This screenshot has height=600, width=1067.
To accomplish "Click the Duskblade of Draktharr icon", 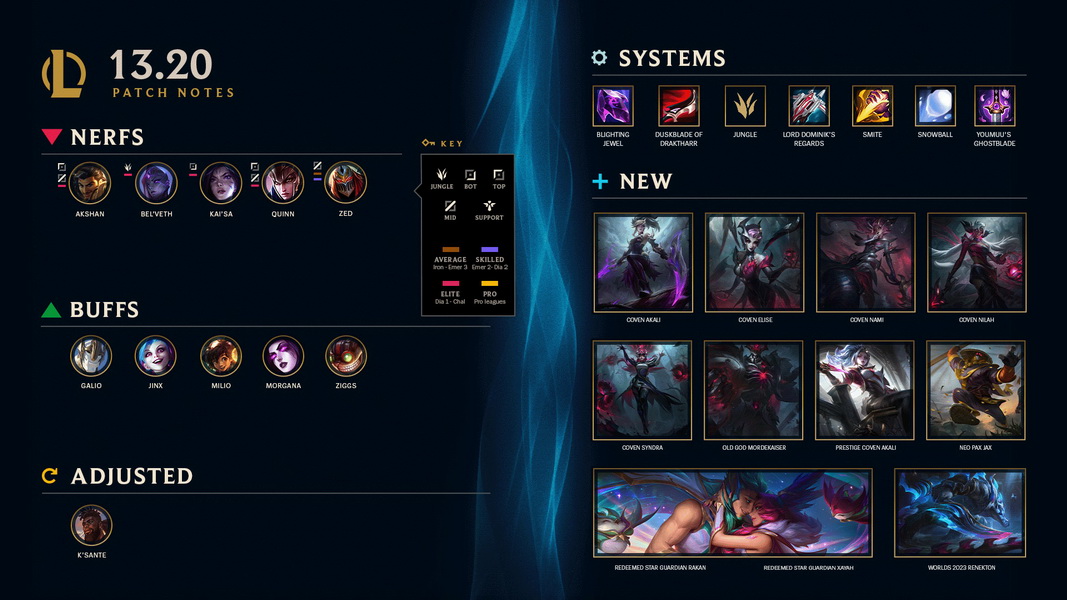I will point(679,106).
